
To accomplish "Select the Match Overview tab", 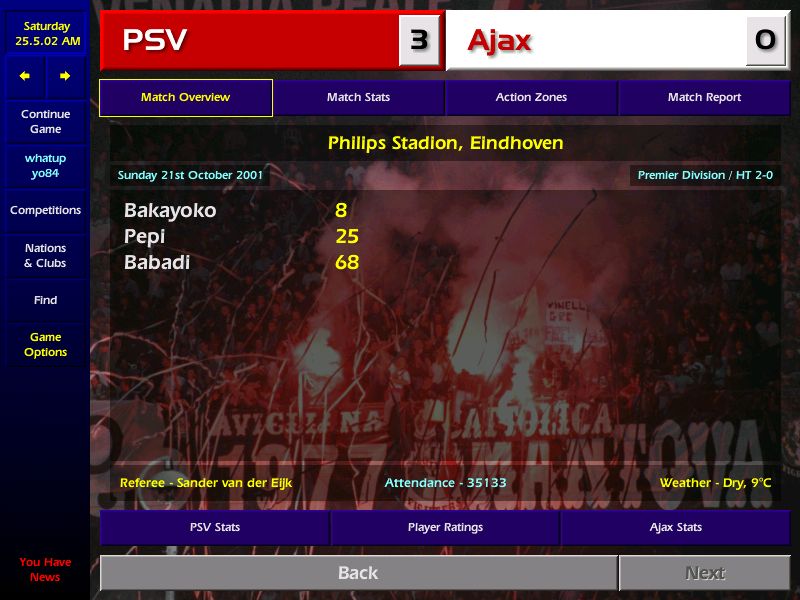I will pos(185,98).
